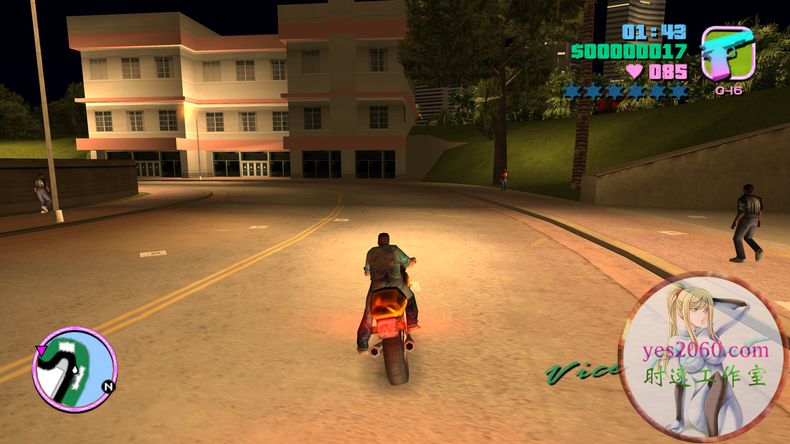
Task: Select the pistol weapon icon
Action: click(728, 53)
